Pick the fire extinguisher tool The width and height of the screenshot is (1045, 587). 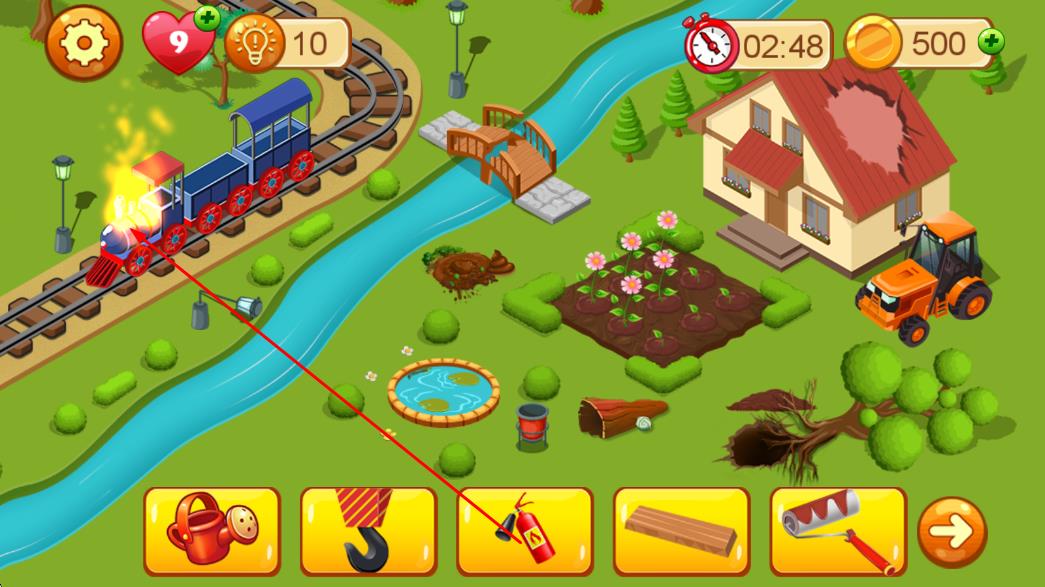(x=525, y=531)
